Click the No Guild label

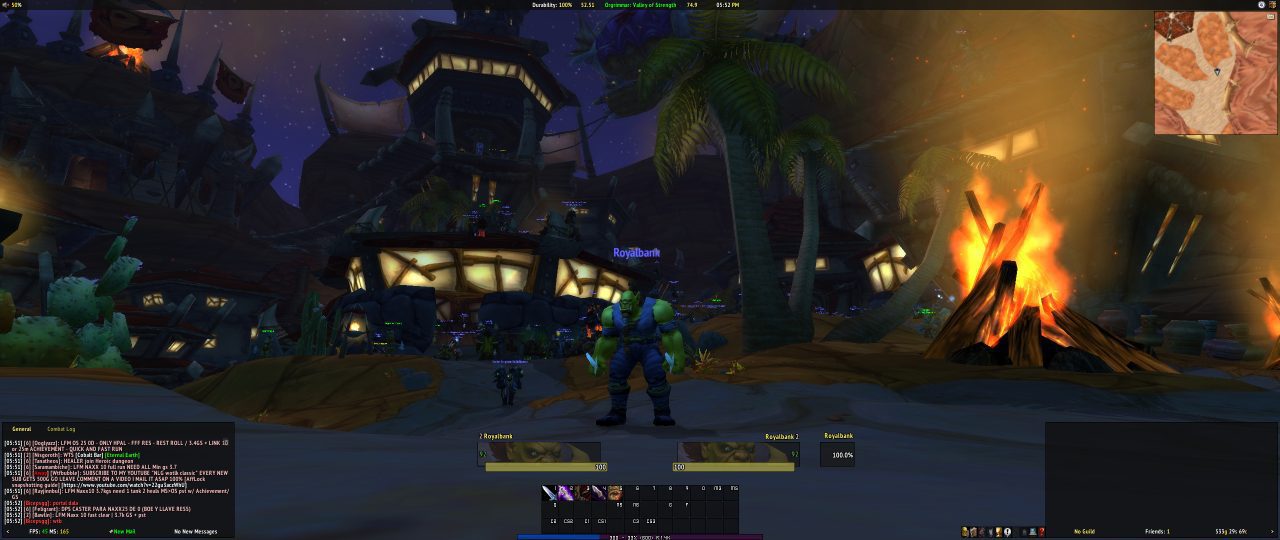click(1085, 531)
